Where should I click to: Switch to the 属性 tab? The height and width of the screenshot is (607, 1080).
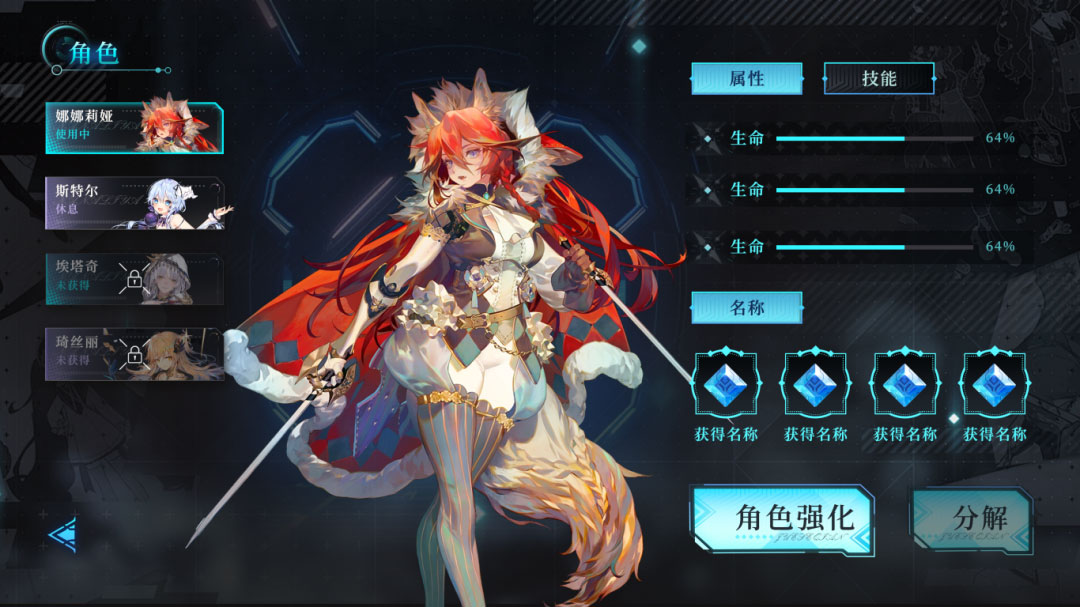(746, 78)
